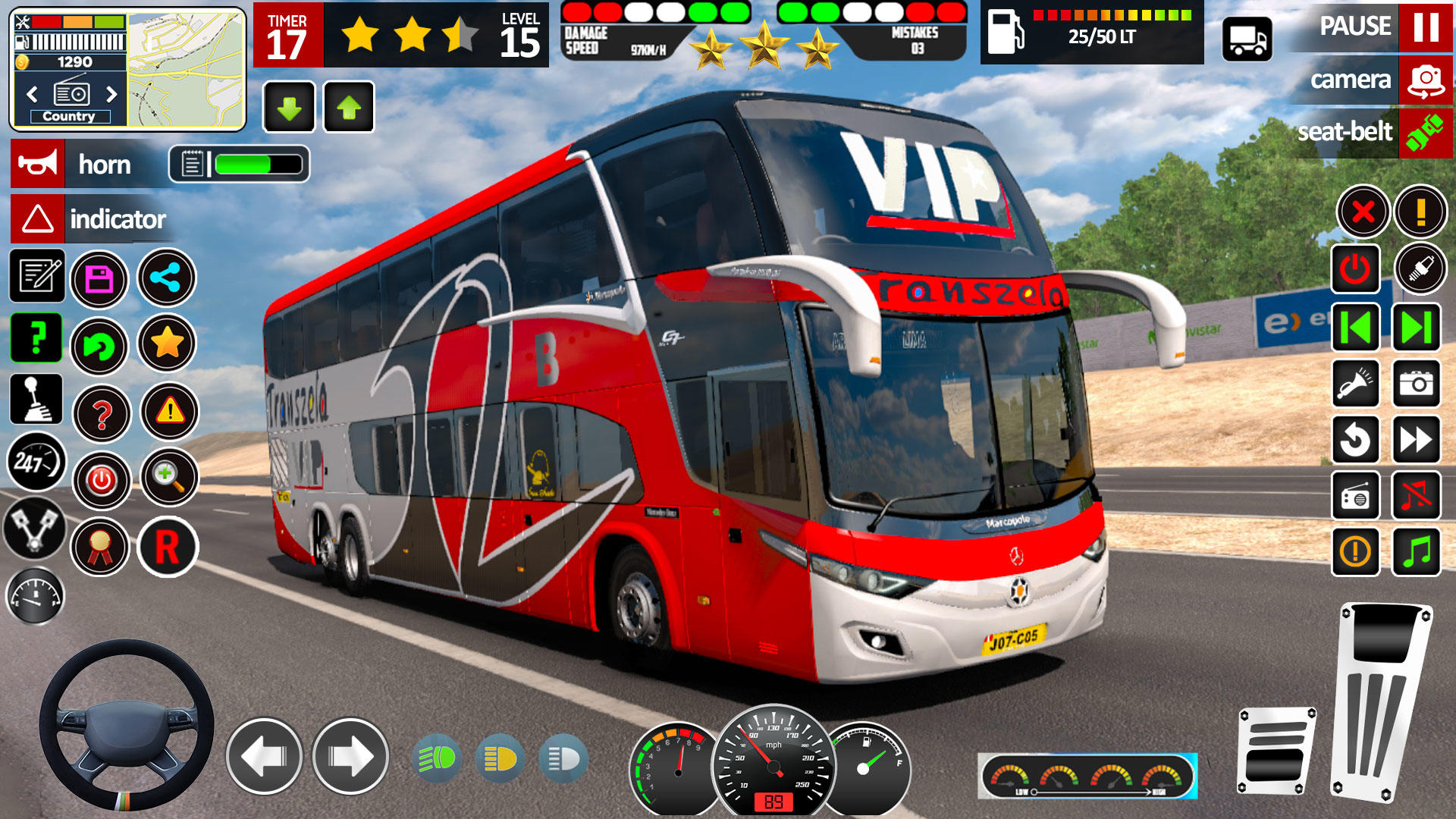Open the share icon on left panel
The height and width of the screenshot is (819, 1456).
[x=168, y=278]
